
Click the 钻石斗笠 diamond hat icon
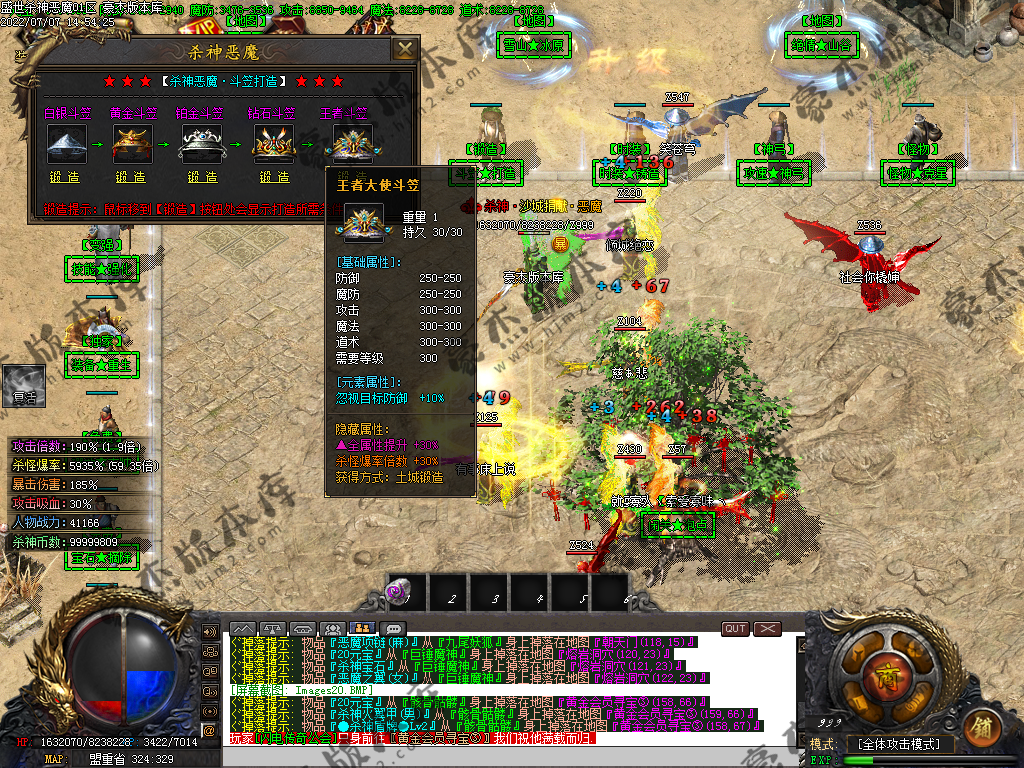tap(273, 143)
